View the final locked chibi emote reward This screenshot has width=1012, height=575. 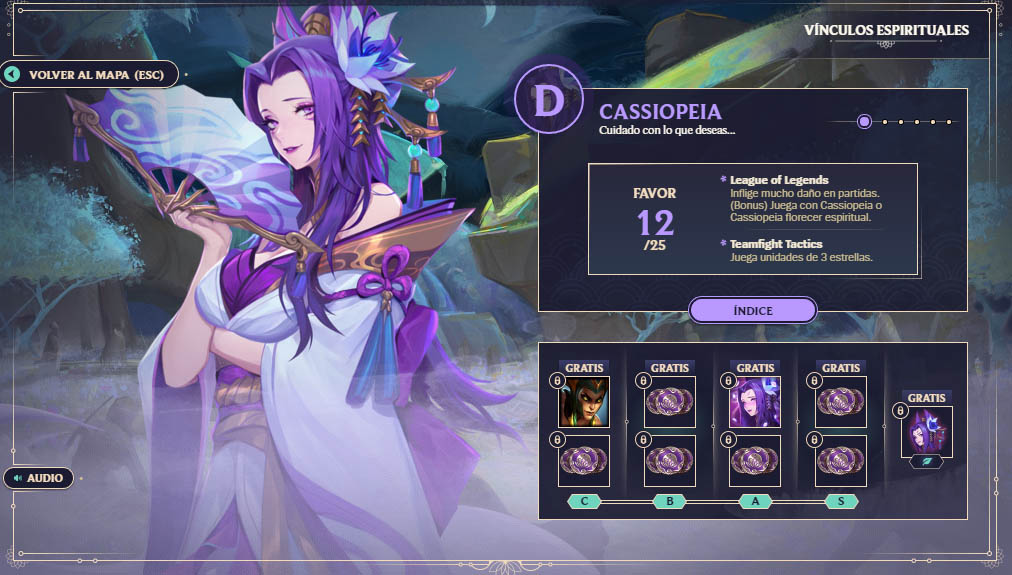[x=927, y=431]
